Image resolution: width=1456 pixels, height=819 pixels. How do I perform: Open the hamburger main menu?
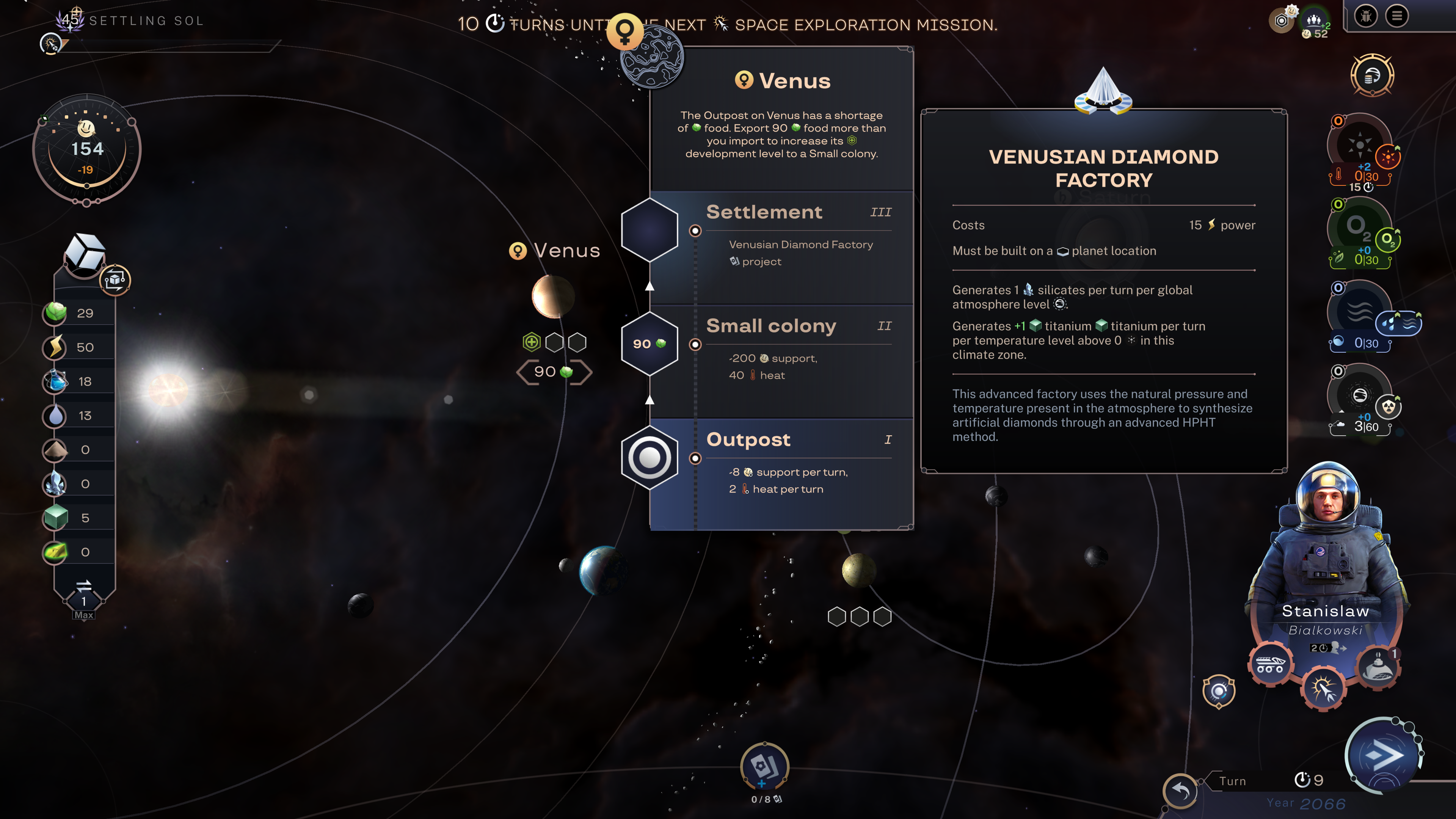coord(1396,16)
